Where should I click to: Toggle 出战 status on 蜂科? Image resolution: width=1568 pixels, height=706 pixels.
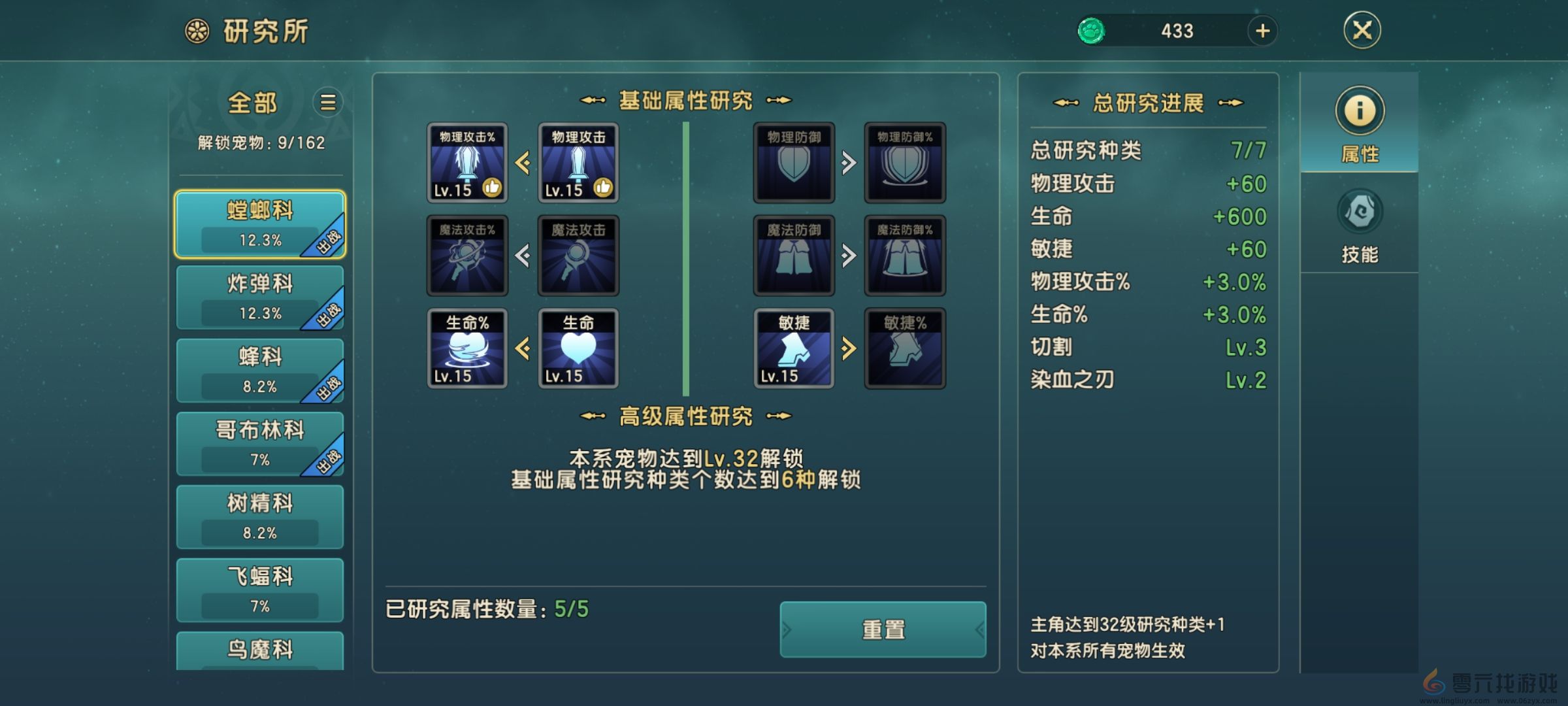329,386
